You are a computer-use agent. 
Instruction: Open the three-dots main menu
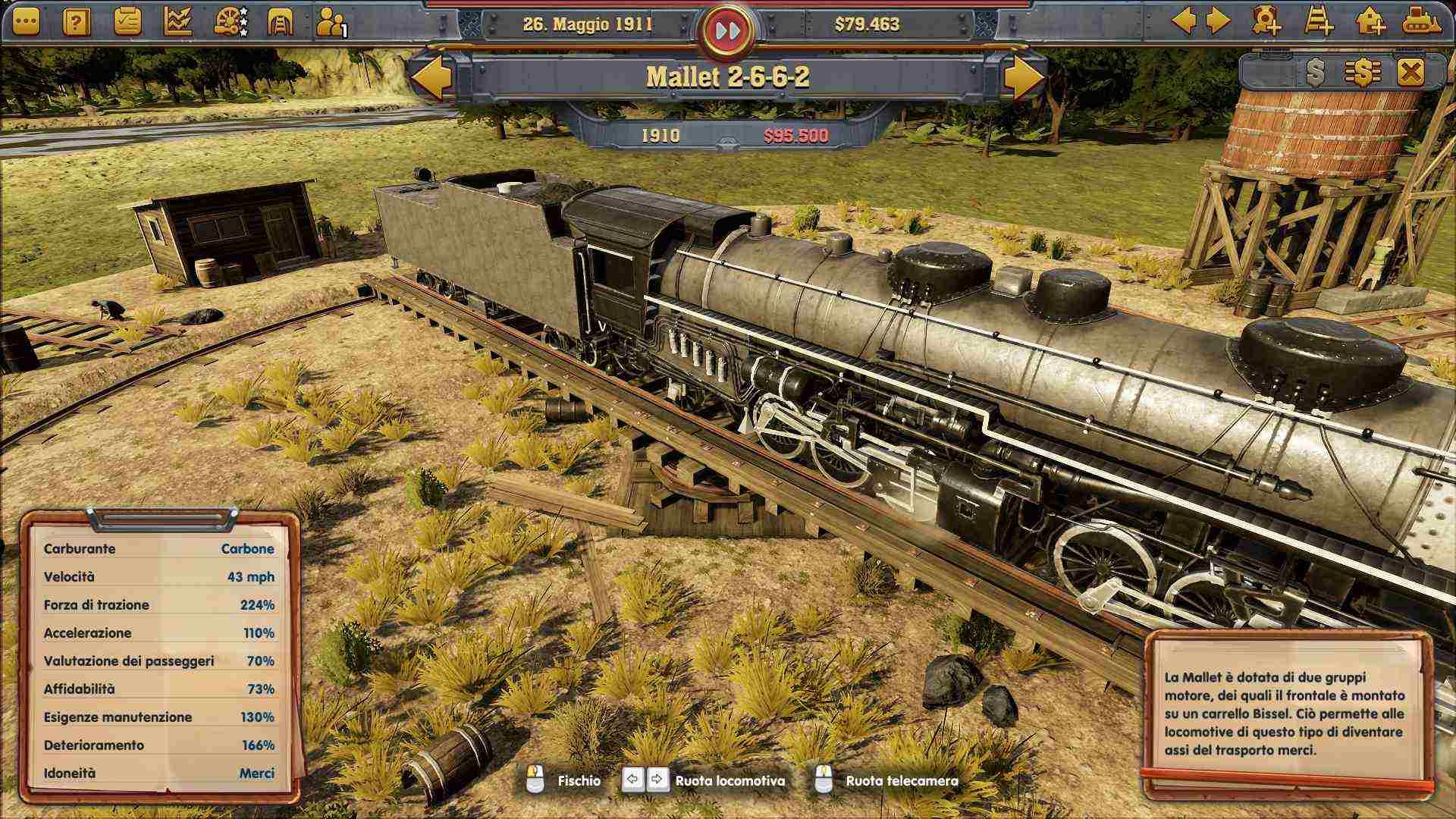point(27,22)
